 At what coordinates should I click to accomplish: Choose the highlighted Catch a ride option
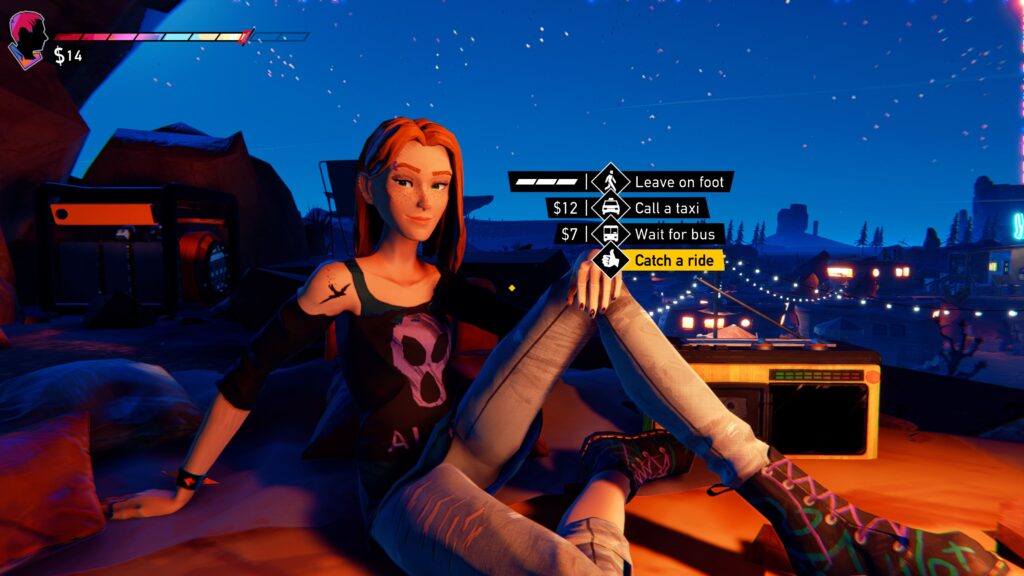click(677, 260)
